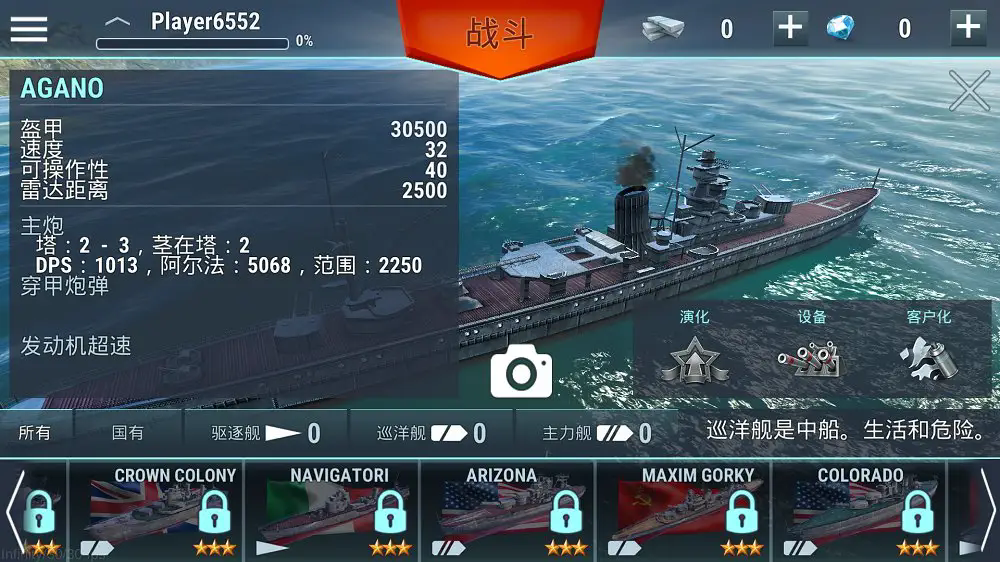Choose the Arizona ship card
The image size is (1000, 562).
pos(508,510)
